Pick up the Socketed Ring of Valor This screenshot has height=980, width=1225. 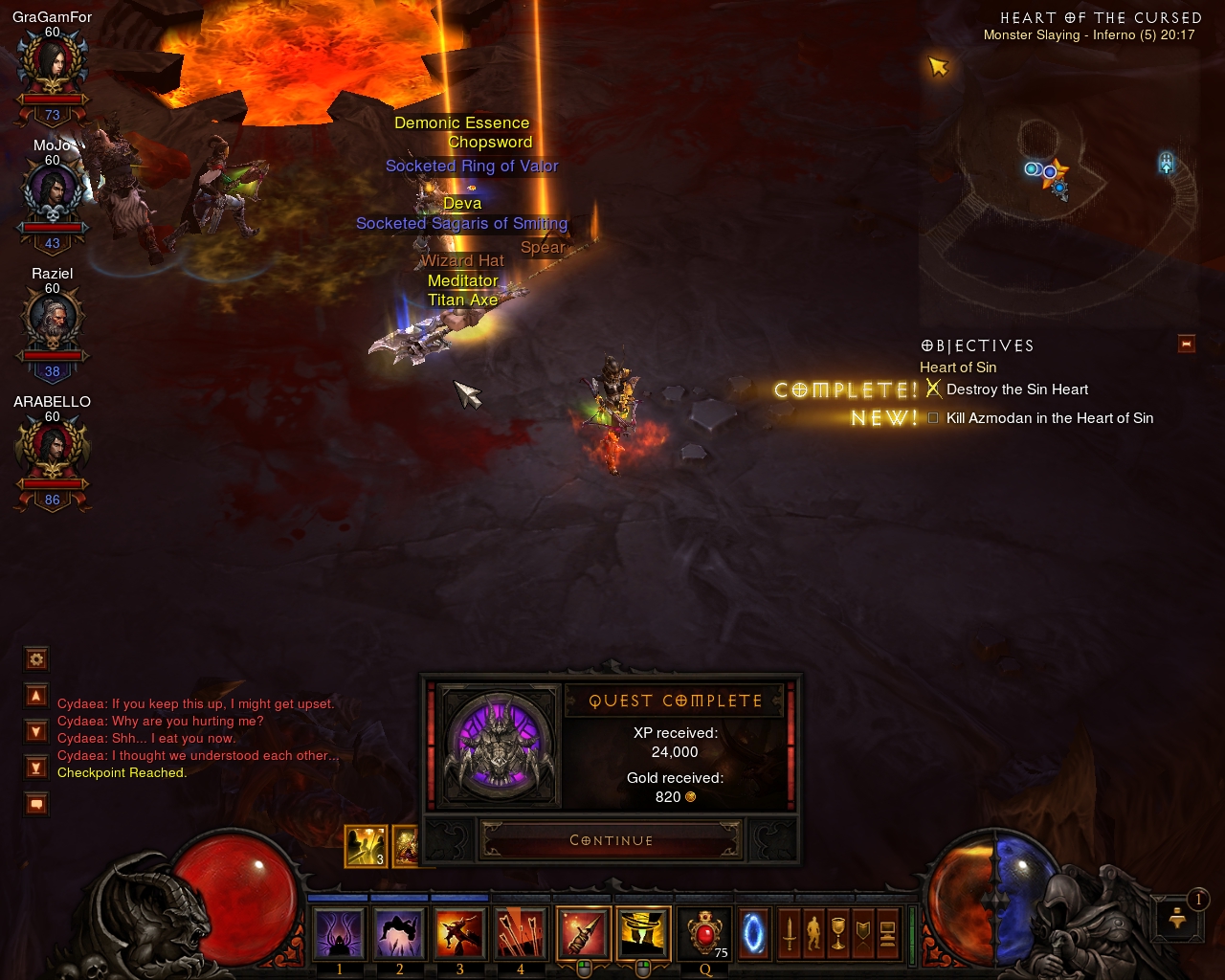472,166
